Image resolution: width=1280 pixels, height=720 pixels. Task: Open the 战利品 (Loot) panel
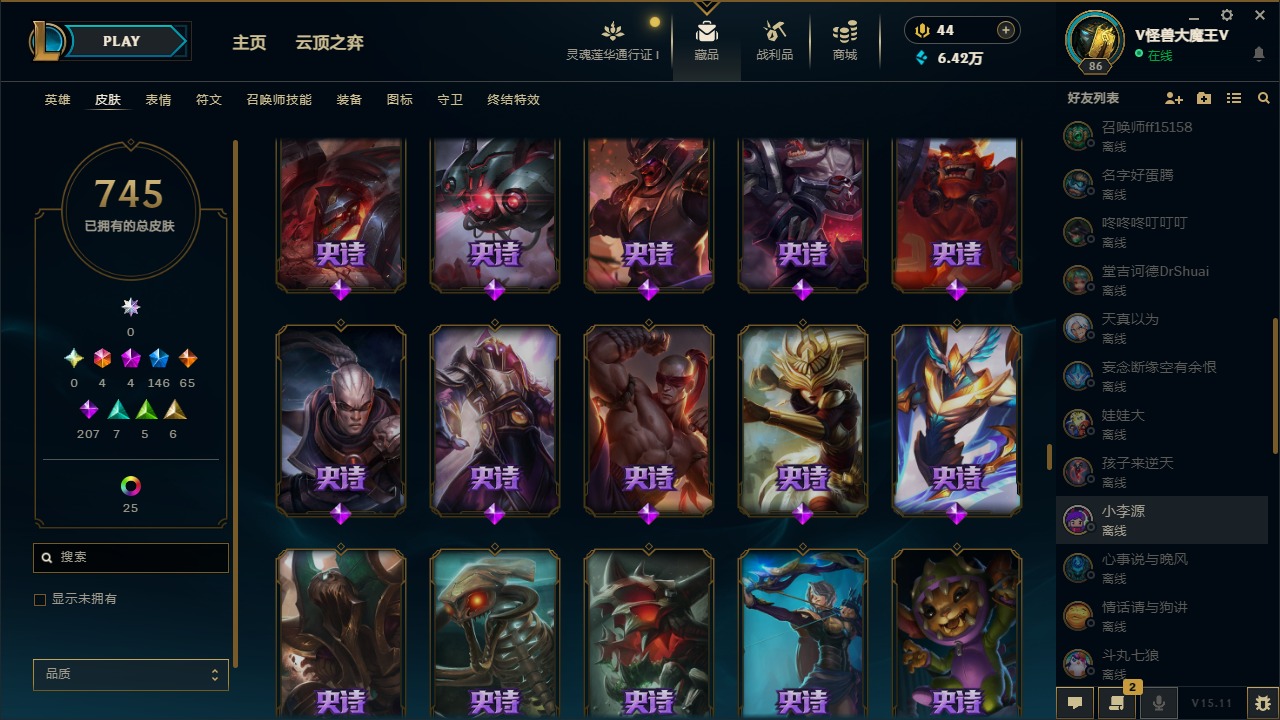tap(775, 40)
